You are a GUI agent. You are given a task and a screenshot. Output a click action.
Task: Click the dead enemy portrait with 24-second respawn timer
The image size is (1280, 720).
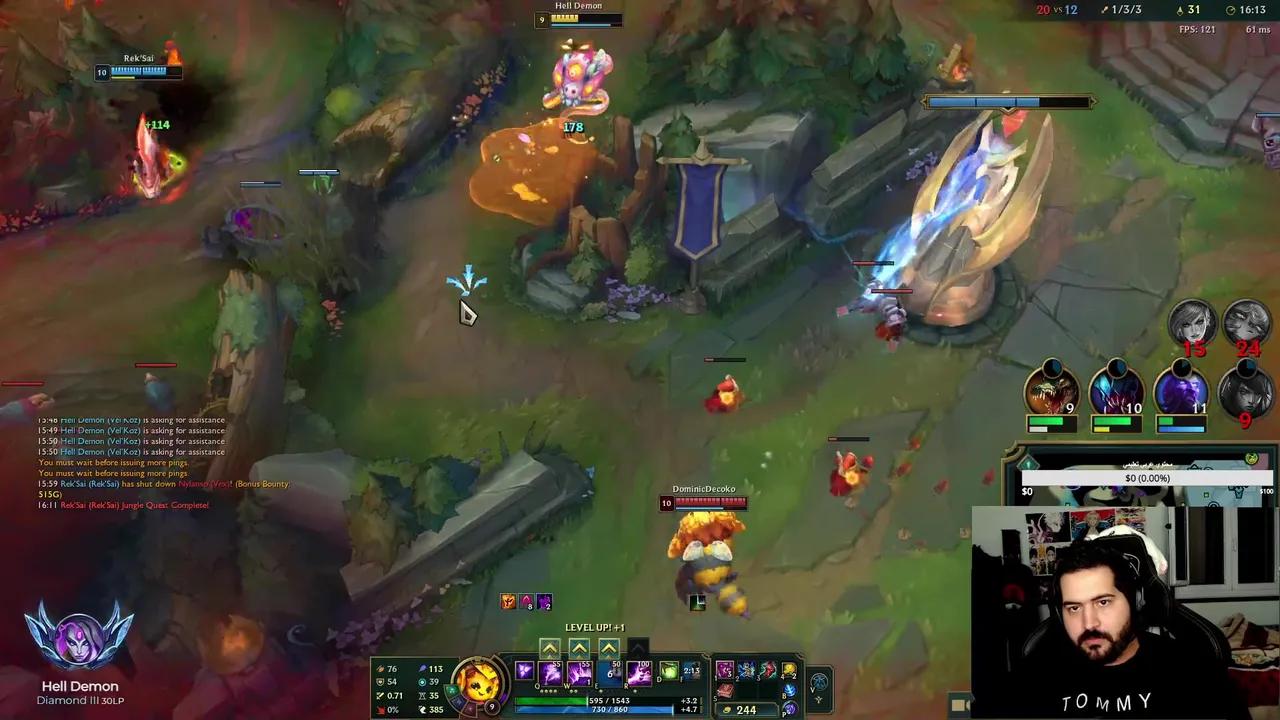click(1244, 322)
